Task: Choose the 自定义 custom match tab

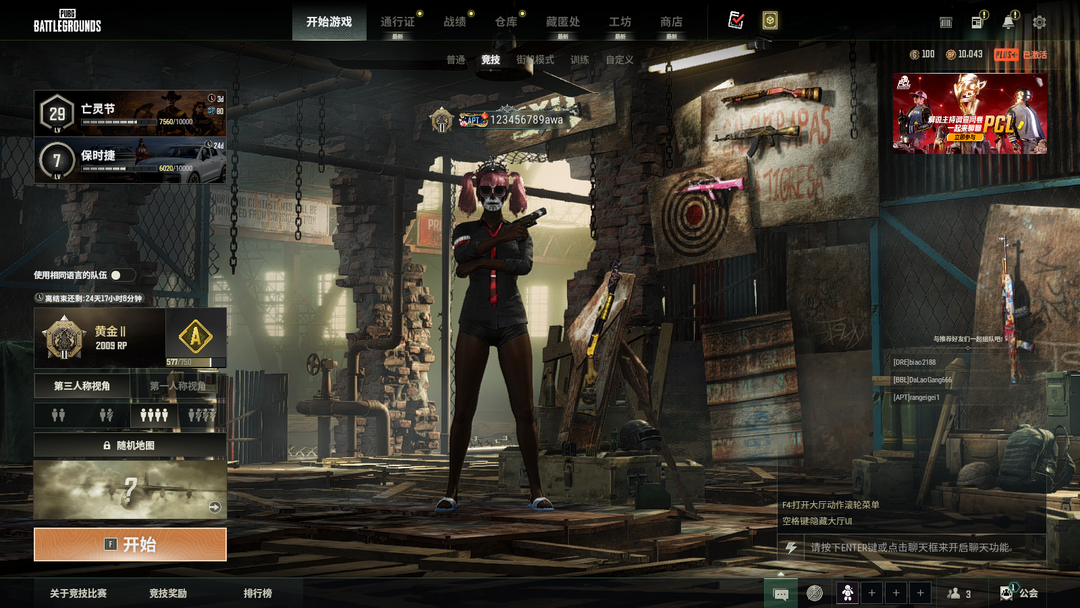Action: [620, 60]
